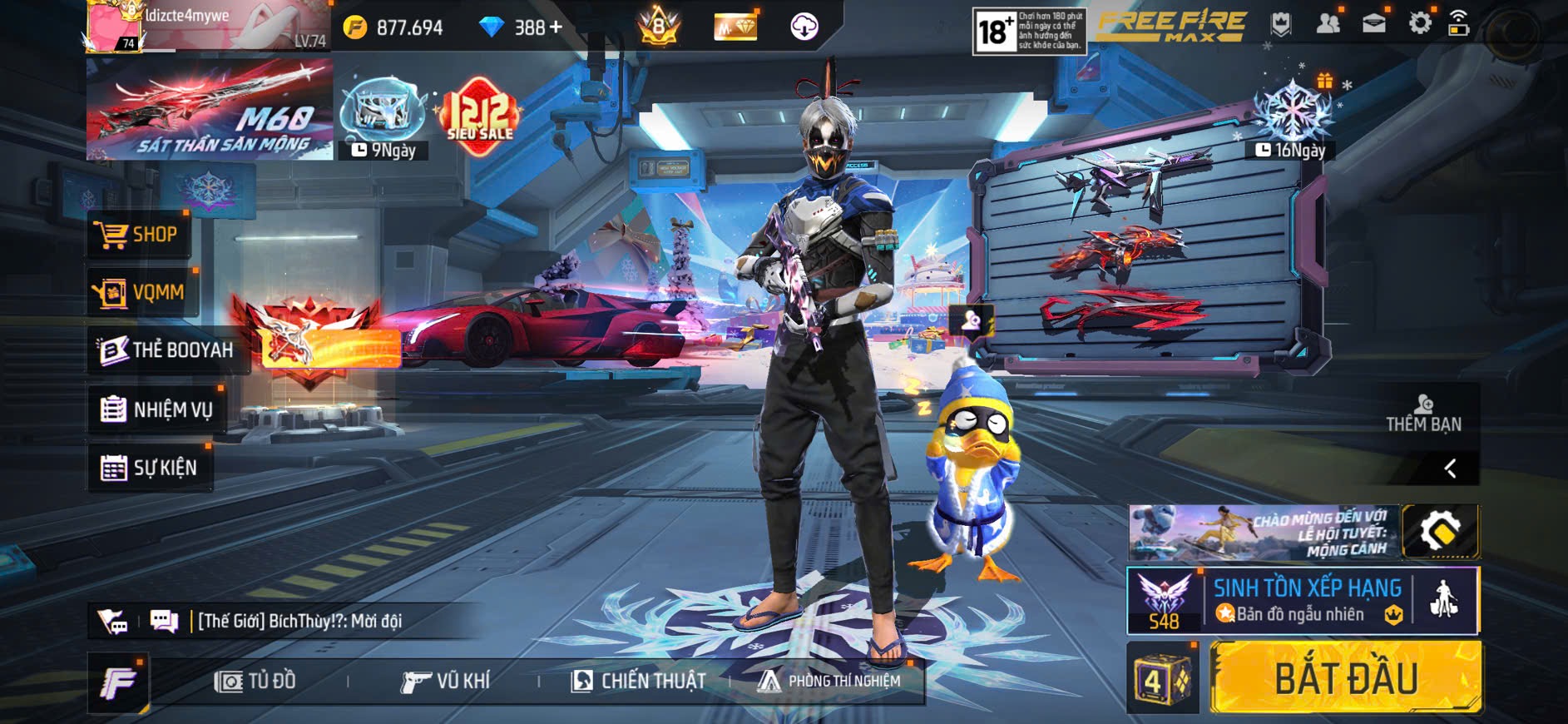Open the settings gear icon
This screenshot has width=1568, height=724.
point(1420,23)
